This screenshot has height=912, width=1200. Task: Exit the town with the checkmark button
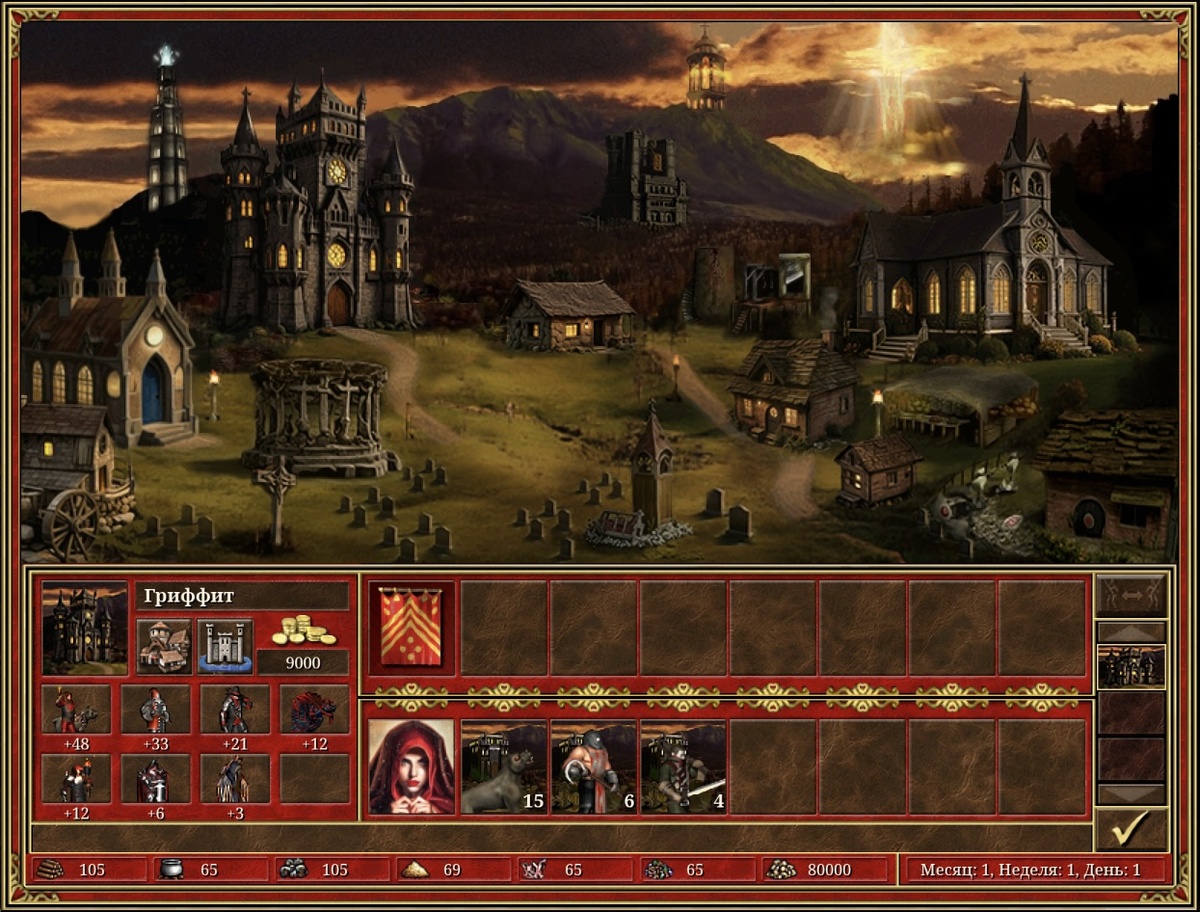coord(1131,829)
